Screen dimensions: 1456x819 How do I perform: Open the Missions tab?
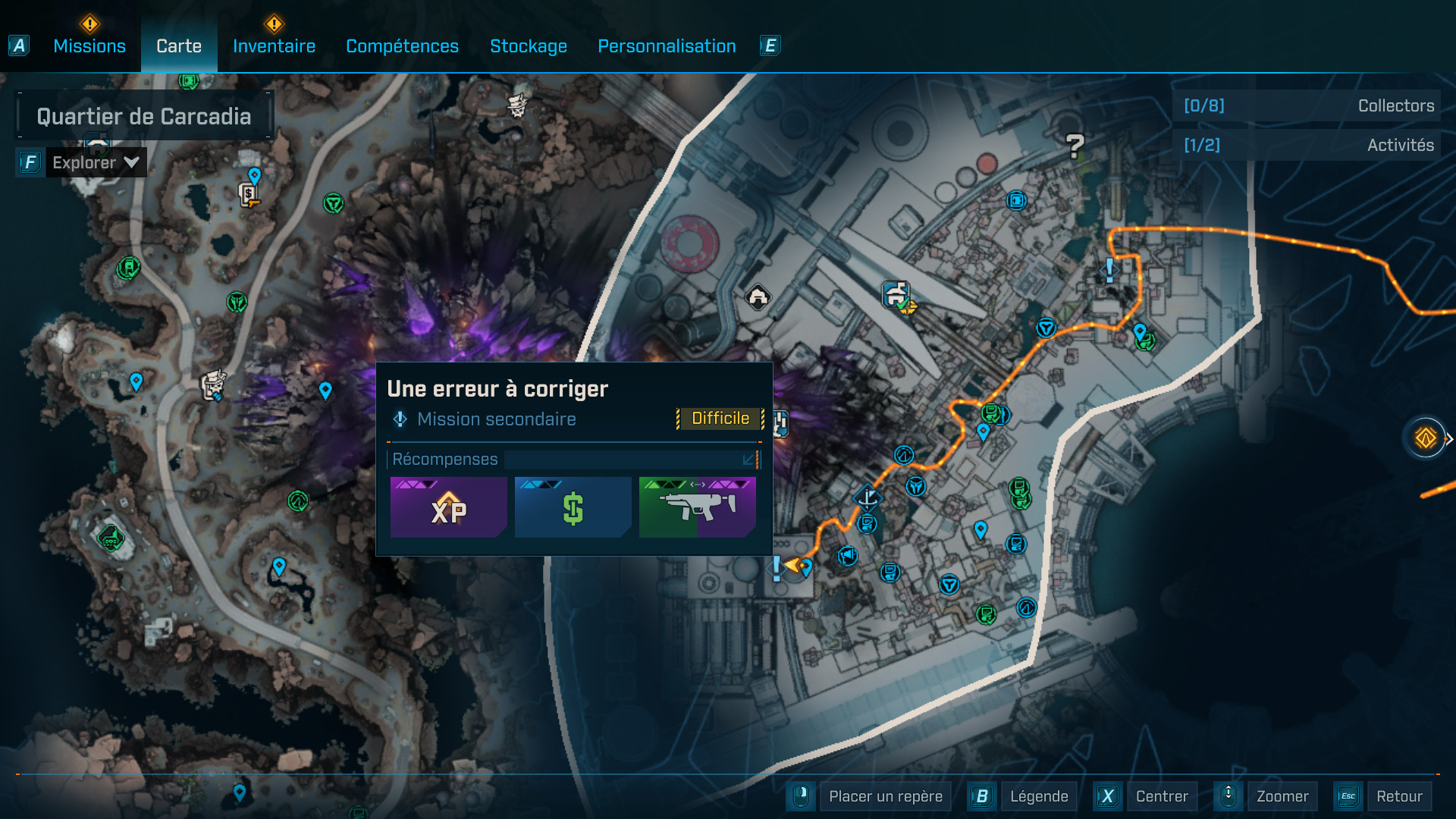(x=89, y=45)
